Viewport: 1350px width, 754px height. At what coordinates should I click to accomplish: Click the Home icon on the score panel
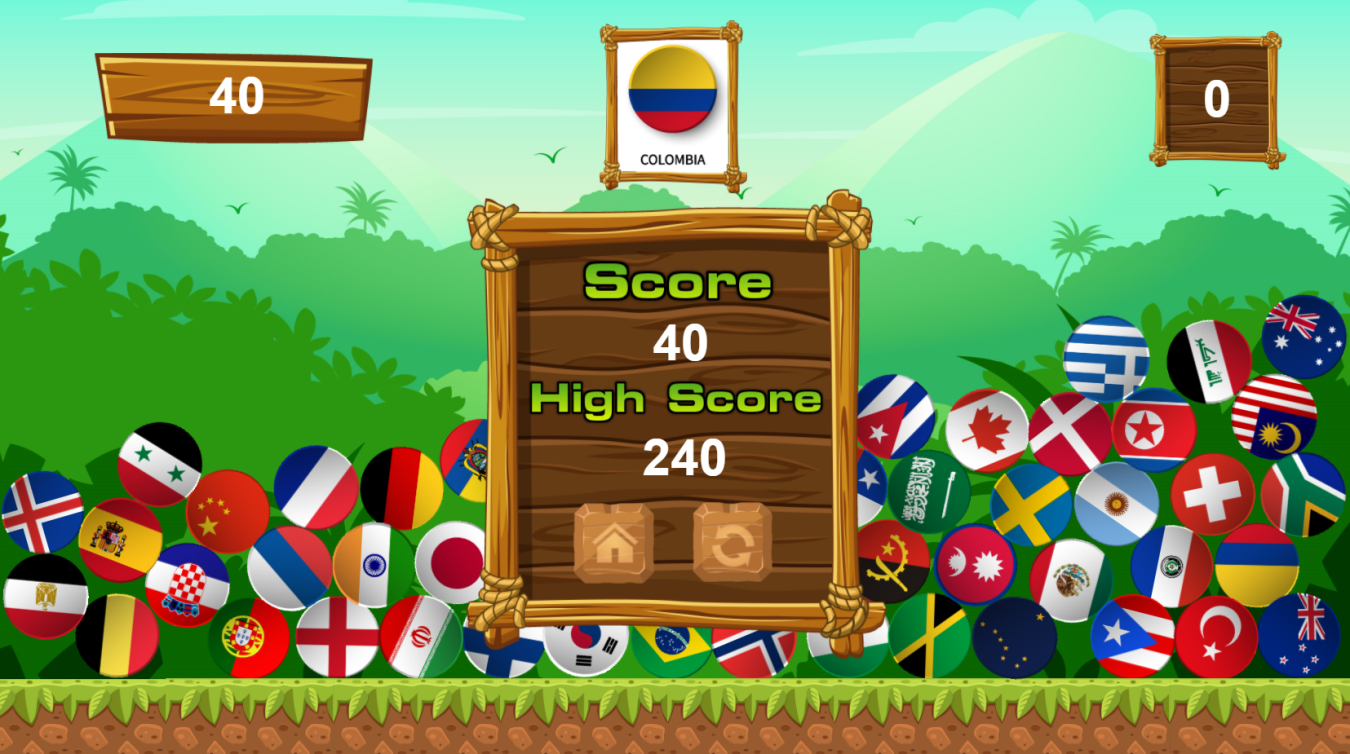point(612,545)
